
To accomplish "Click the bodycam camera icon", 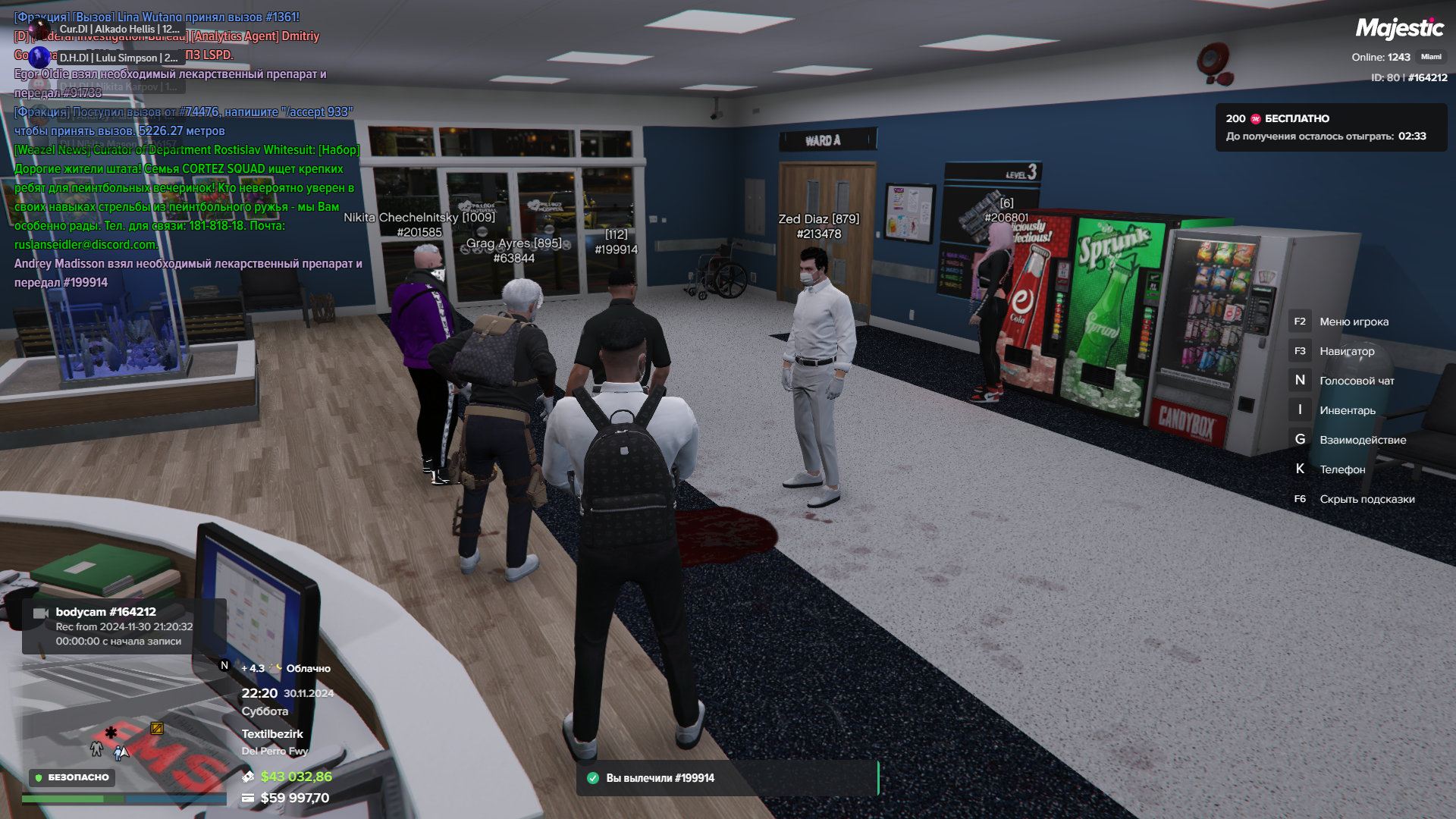I will (x=41, y=613).
